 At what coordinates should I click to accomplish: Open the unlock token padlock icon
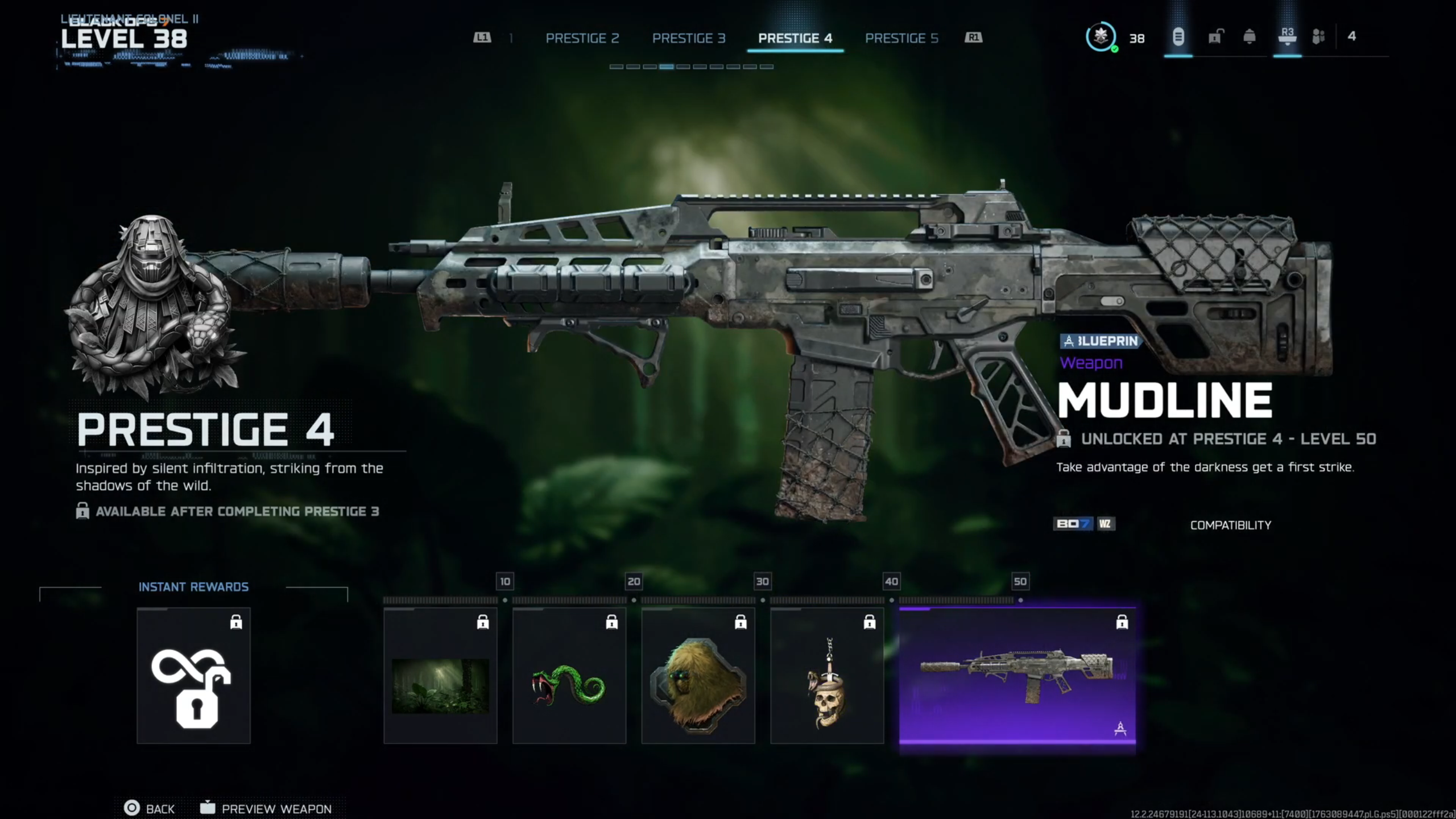tap(1215, 38)
